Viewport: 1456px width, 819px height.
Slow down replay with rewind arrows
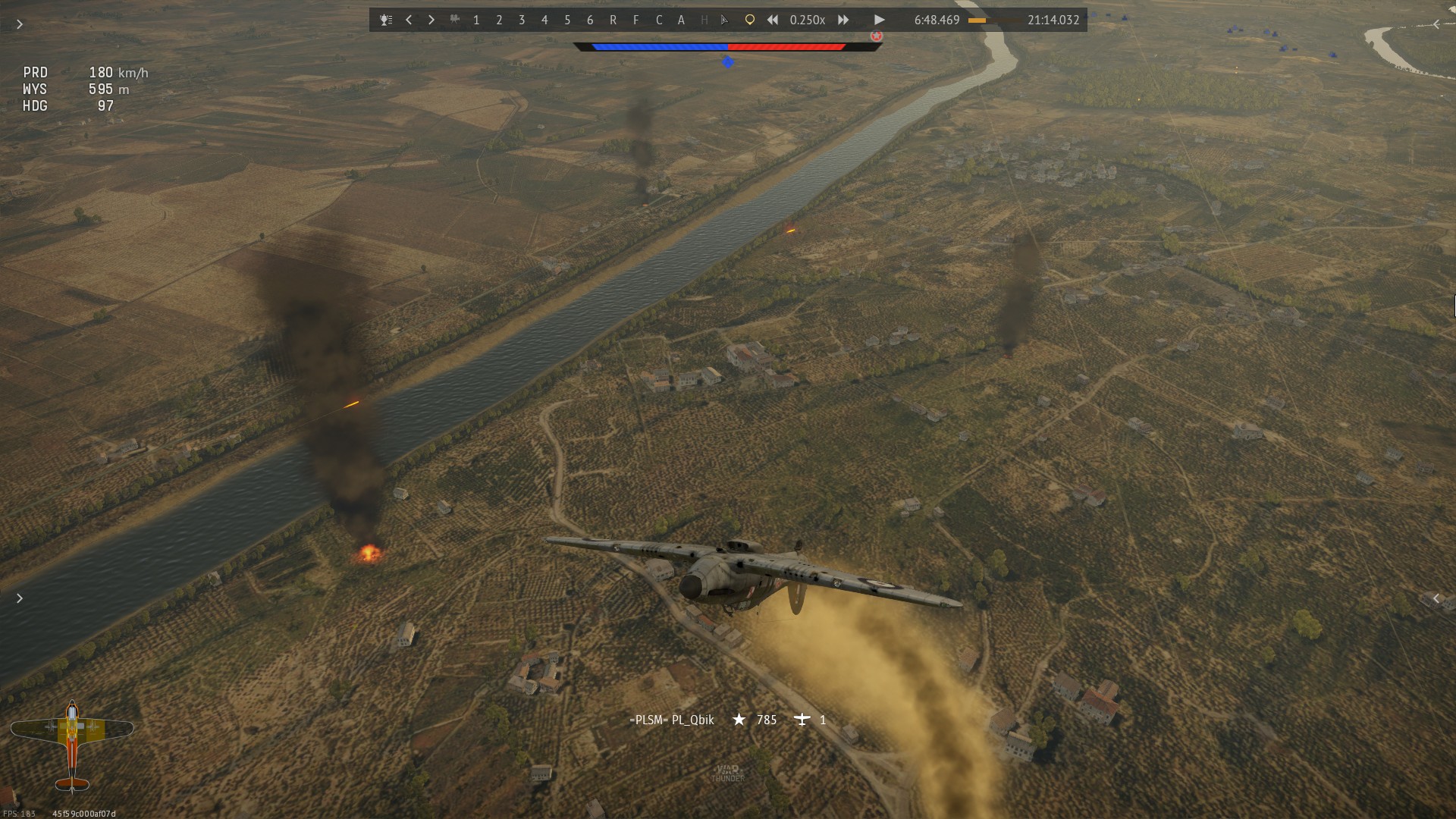[772, 20]
